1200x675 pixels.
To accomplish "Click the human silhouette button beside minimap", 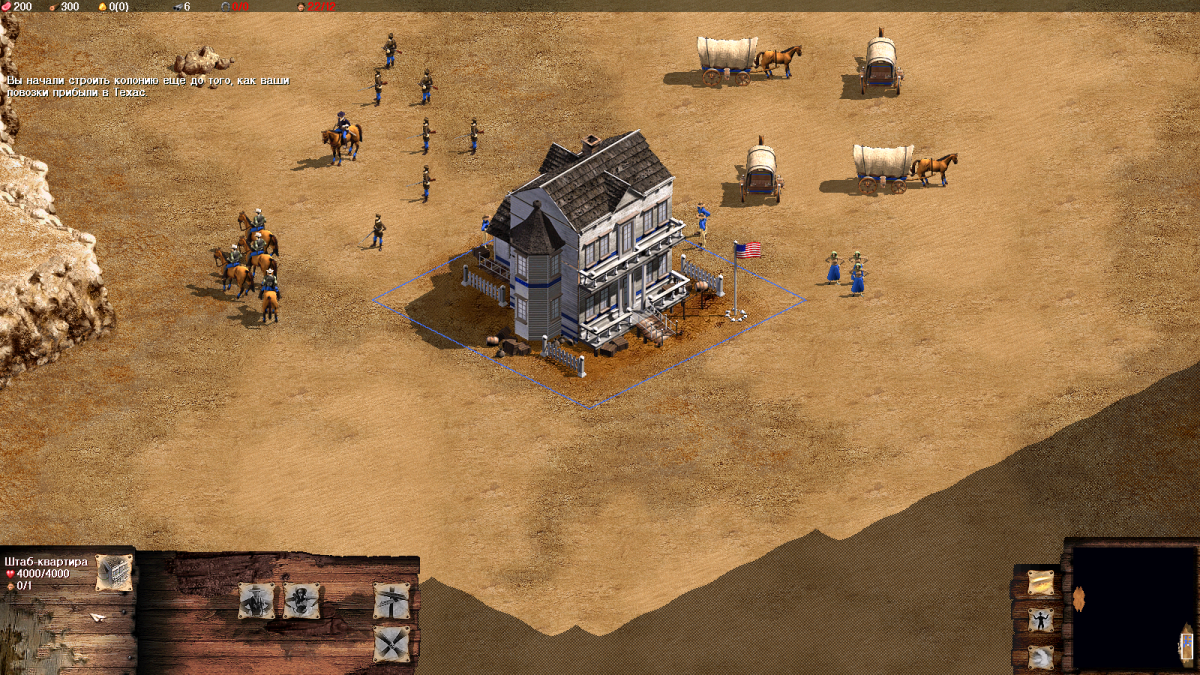I will pyautogui.click(x=1041, y=620).
